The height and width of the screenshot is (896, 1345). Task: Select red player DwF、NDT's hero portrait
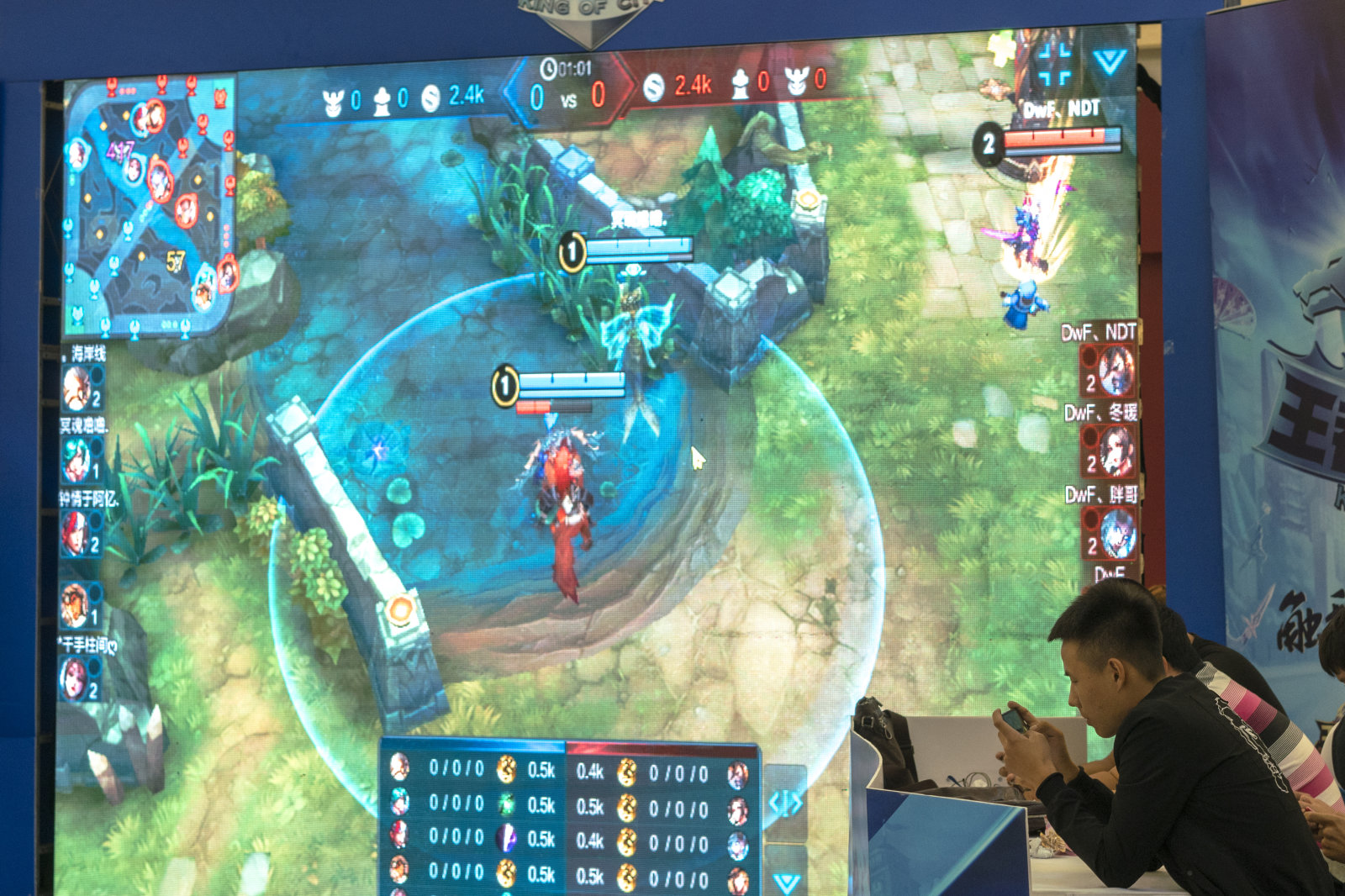click(x=1115, y=371)
